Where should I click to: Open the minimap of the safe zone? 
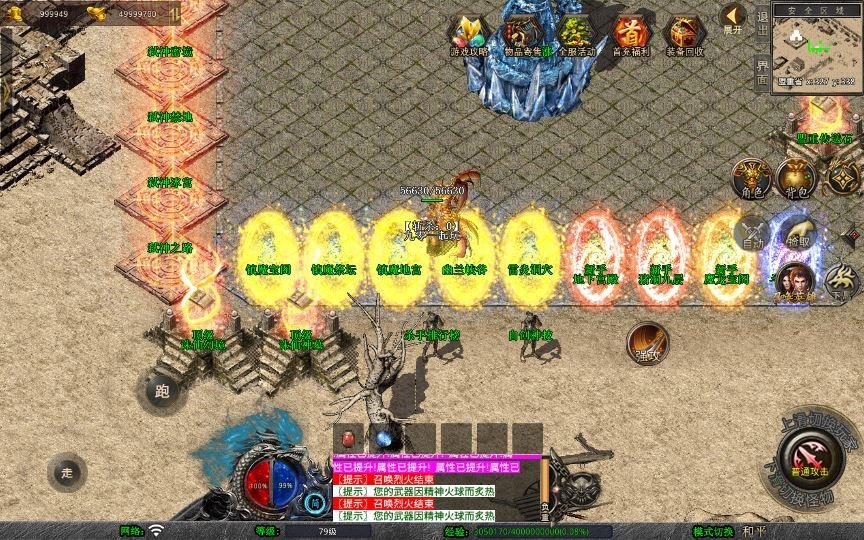pyautogui.click(x=817, y=44)
